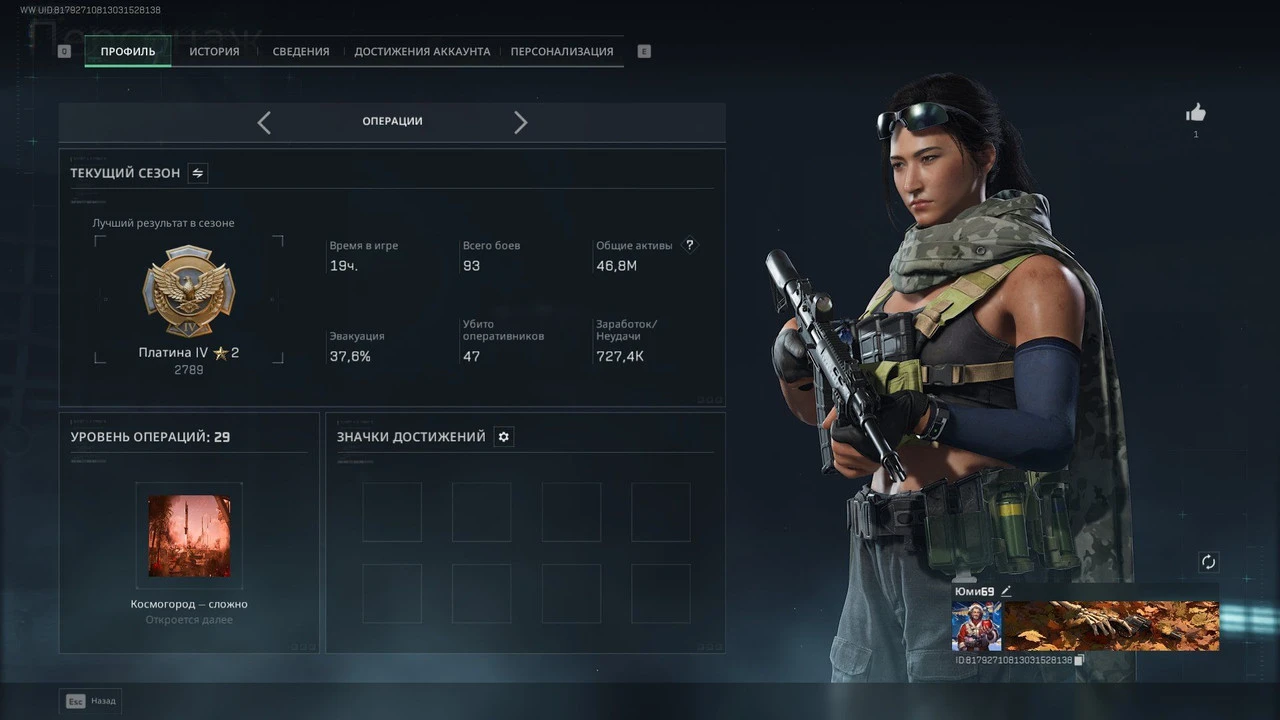The width and height of the screenshot is (1280, 720).
Task: Click the Platinum IV rank badge
Action: pos(188,291)
